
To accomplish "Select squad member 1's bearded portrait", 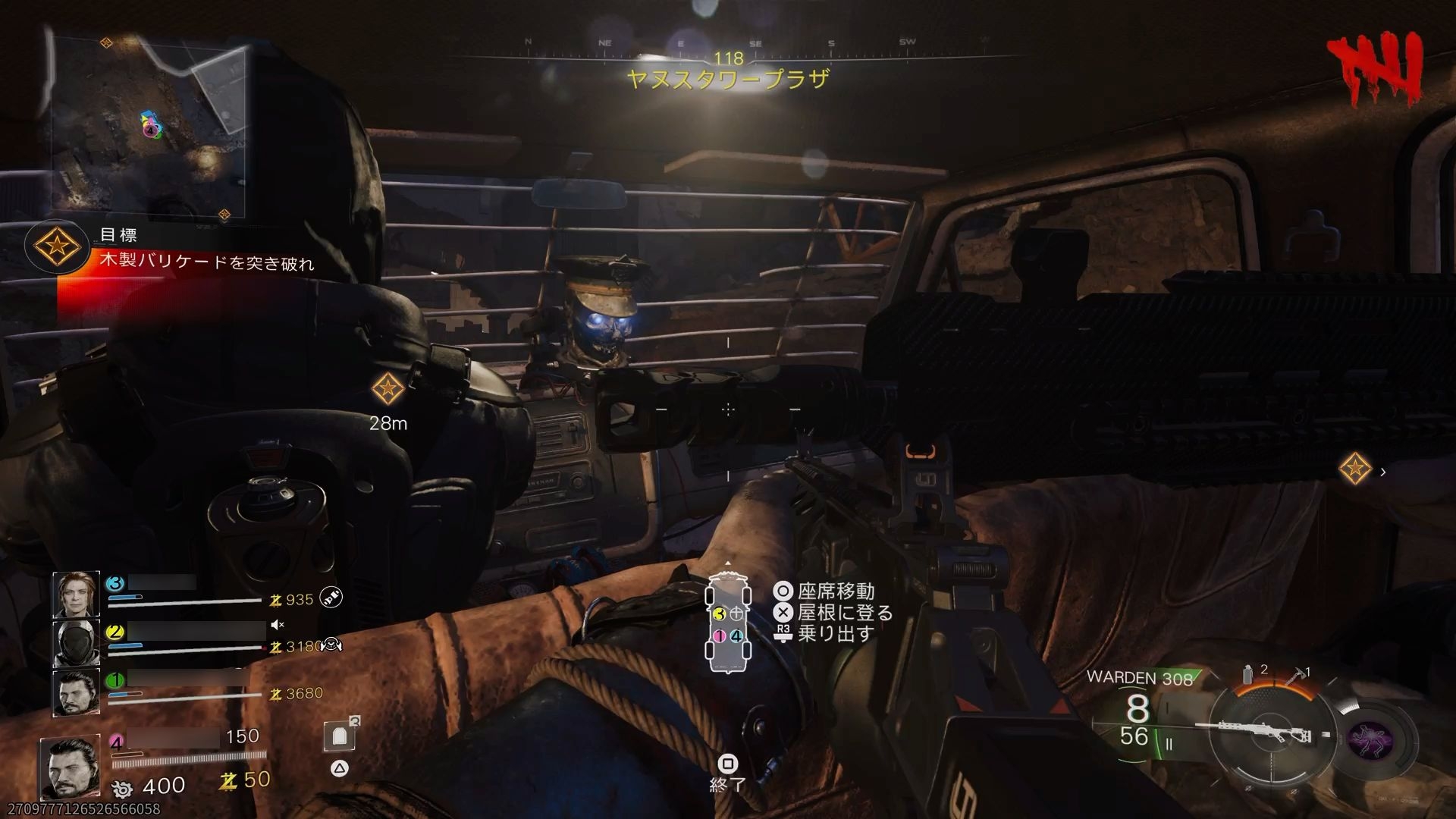I will pyautogui.click(x=76, y=692).
